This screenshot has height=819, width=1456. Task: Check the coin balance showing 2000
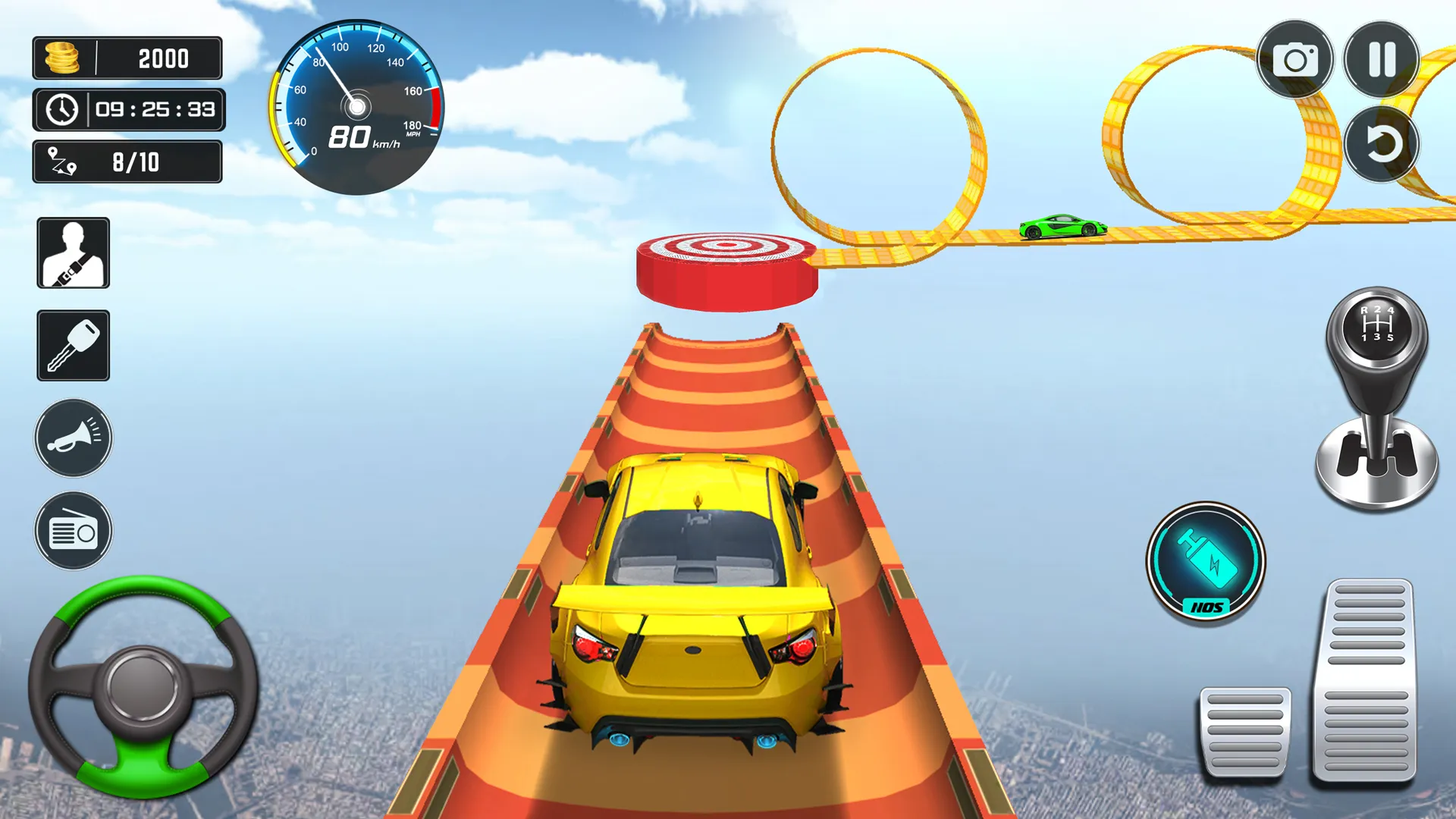click(127, 58)
